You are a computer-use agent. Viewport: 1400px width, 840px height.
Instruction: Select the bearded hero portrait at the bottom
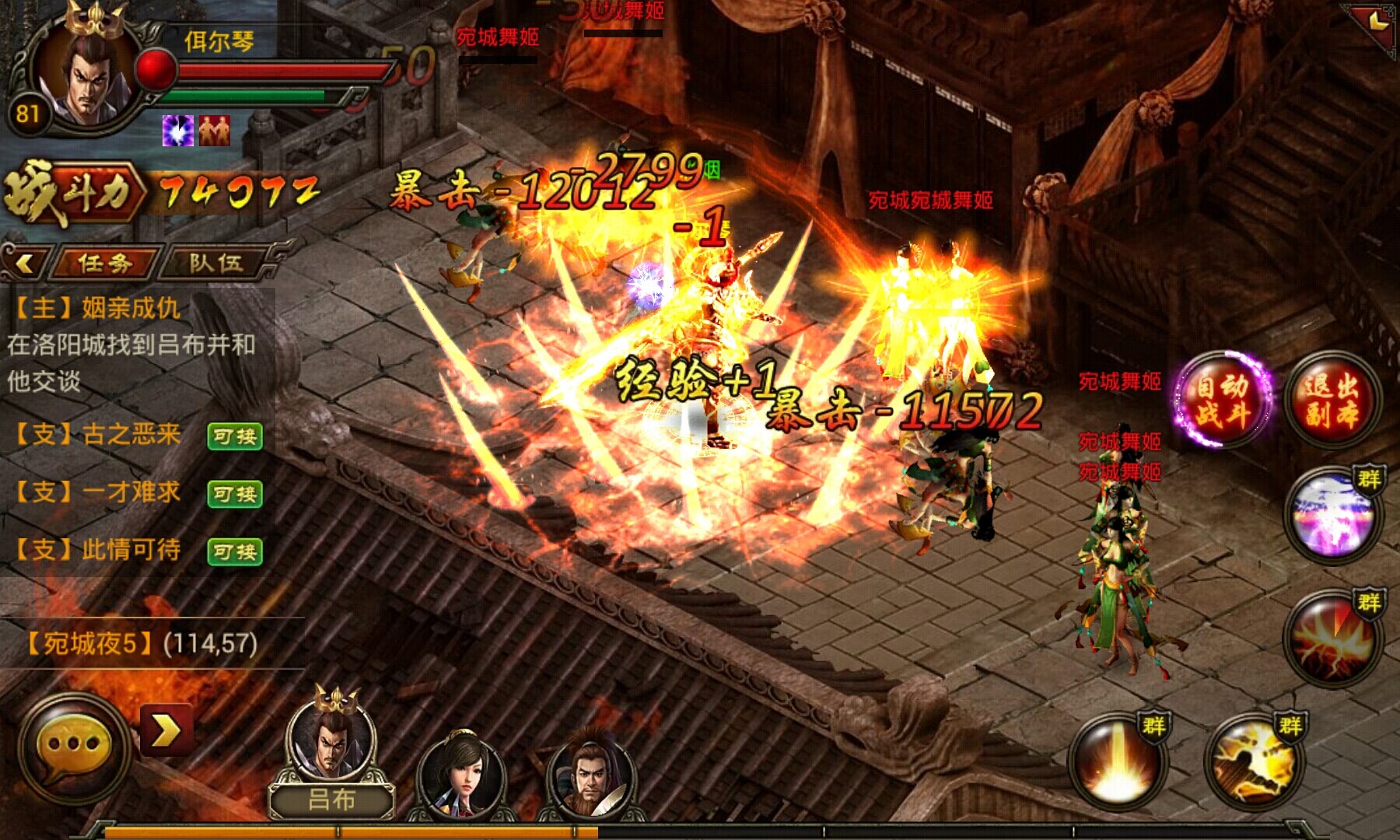(x=592, y=774)
